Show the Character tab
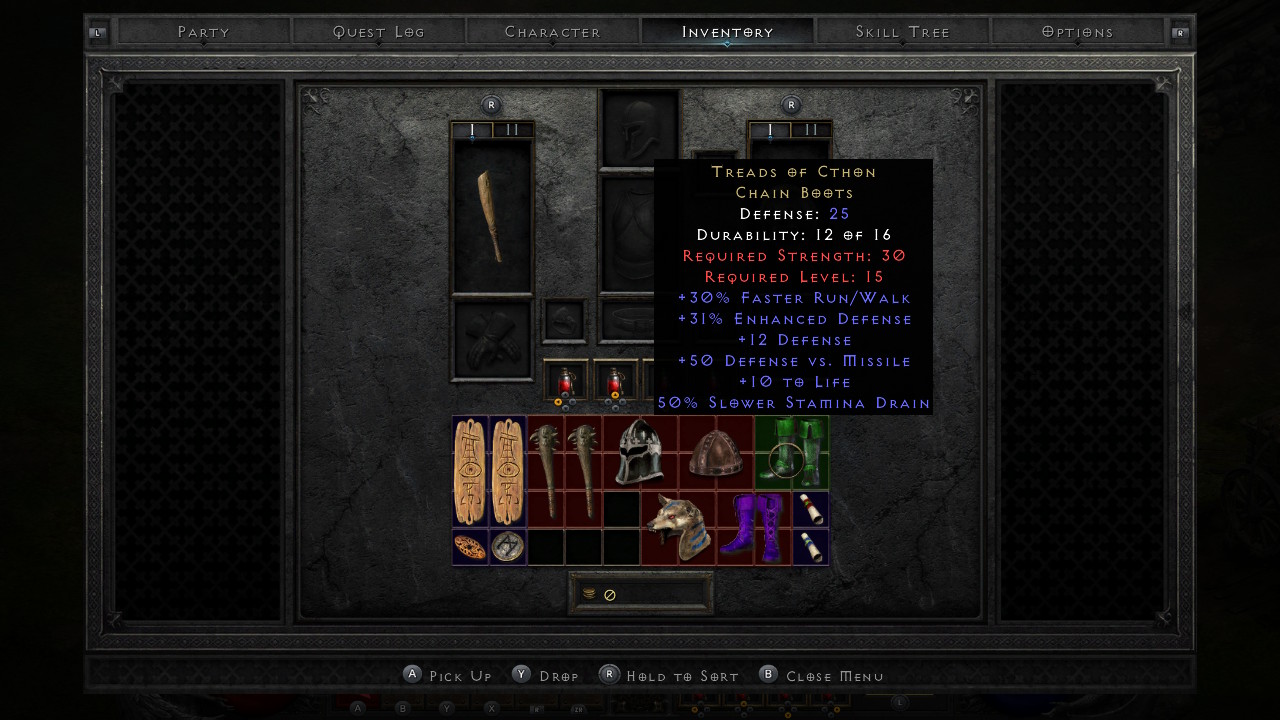Image resolution: width=1280 pixels, height=720 pixels. [x=553, y=32]
